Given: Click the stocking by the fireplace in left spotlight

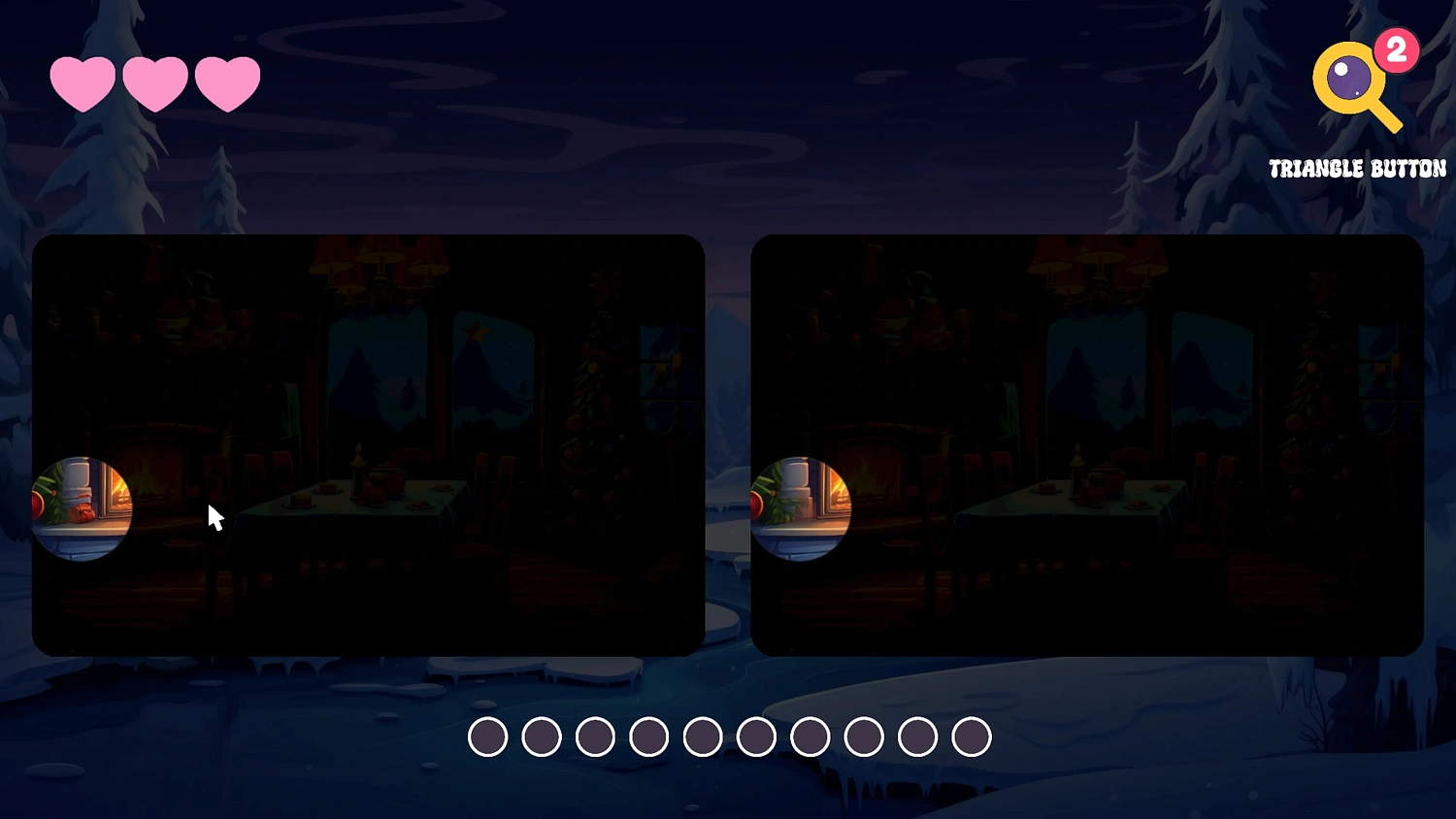Looking at the screenshot, I should tap(83, 511).
